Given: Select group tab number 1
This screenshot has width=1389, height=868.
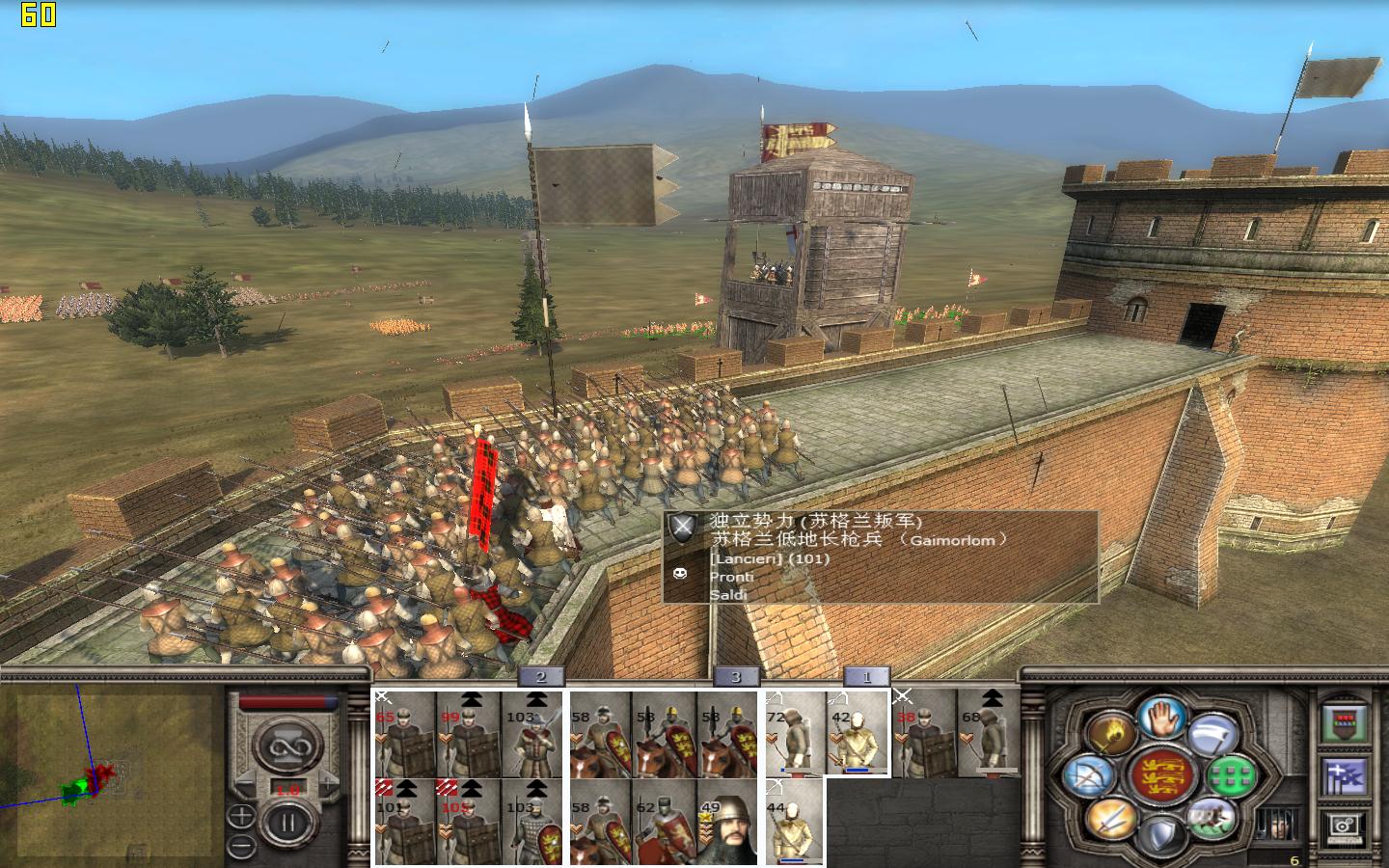Looking at the screenshot, I should tap(865, 677).
